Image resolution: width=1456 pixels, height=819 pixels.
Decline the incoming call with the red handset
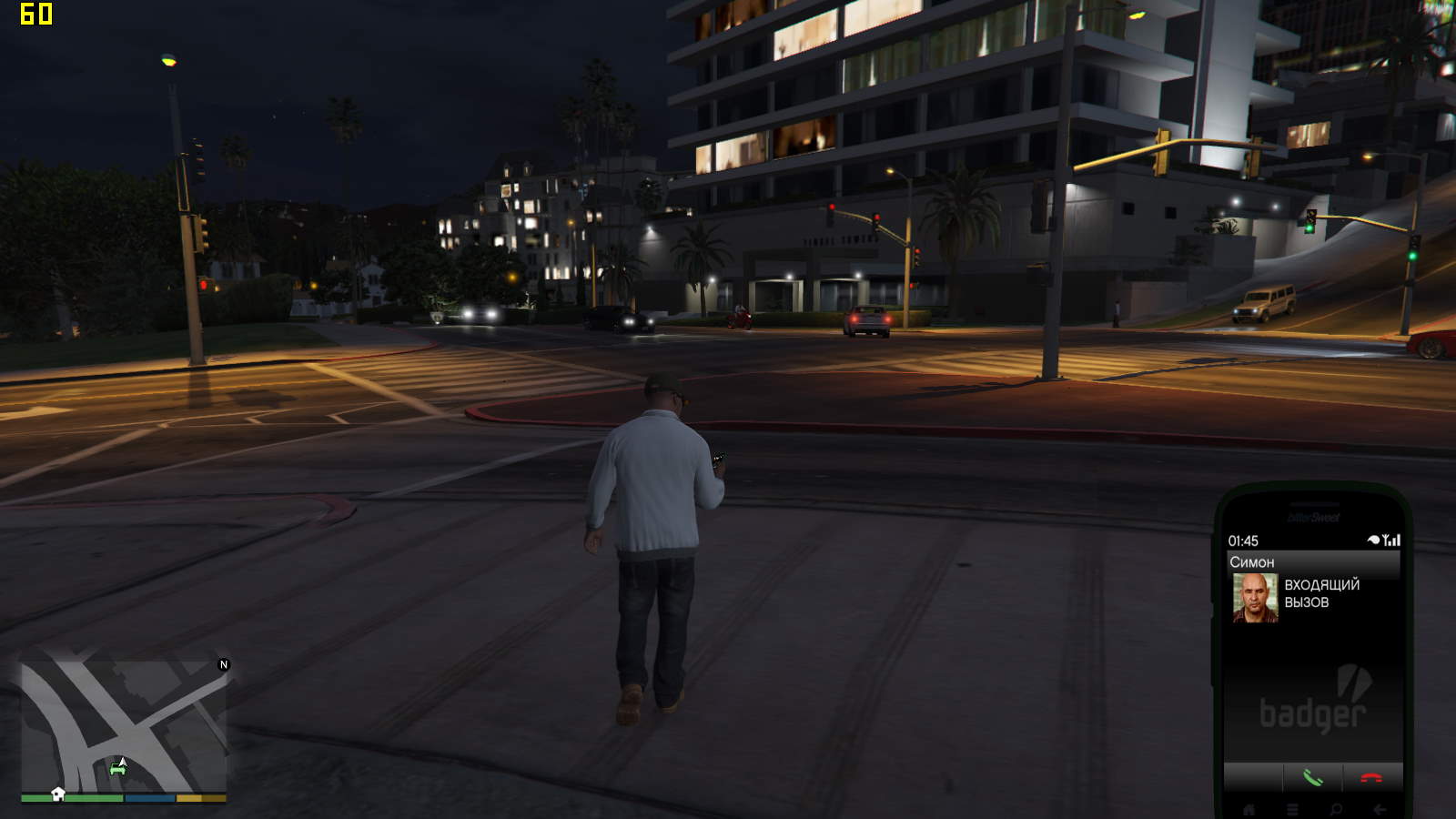(1370, 778)
